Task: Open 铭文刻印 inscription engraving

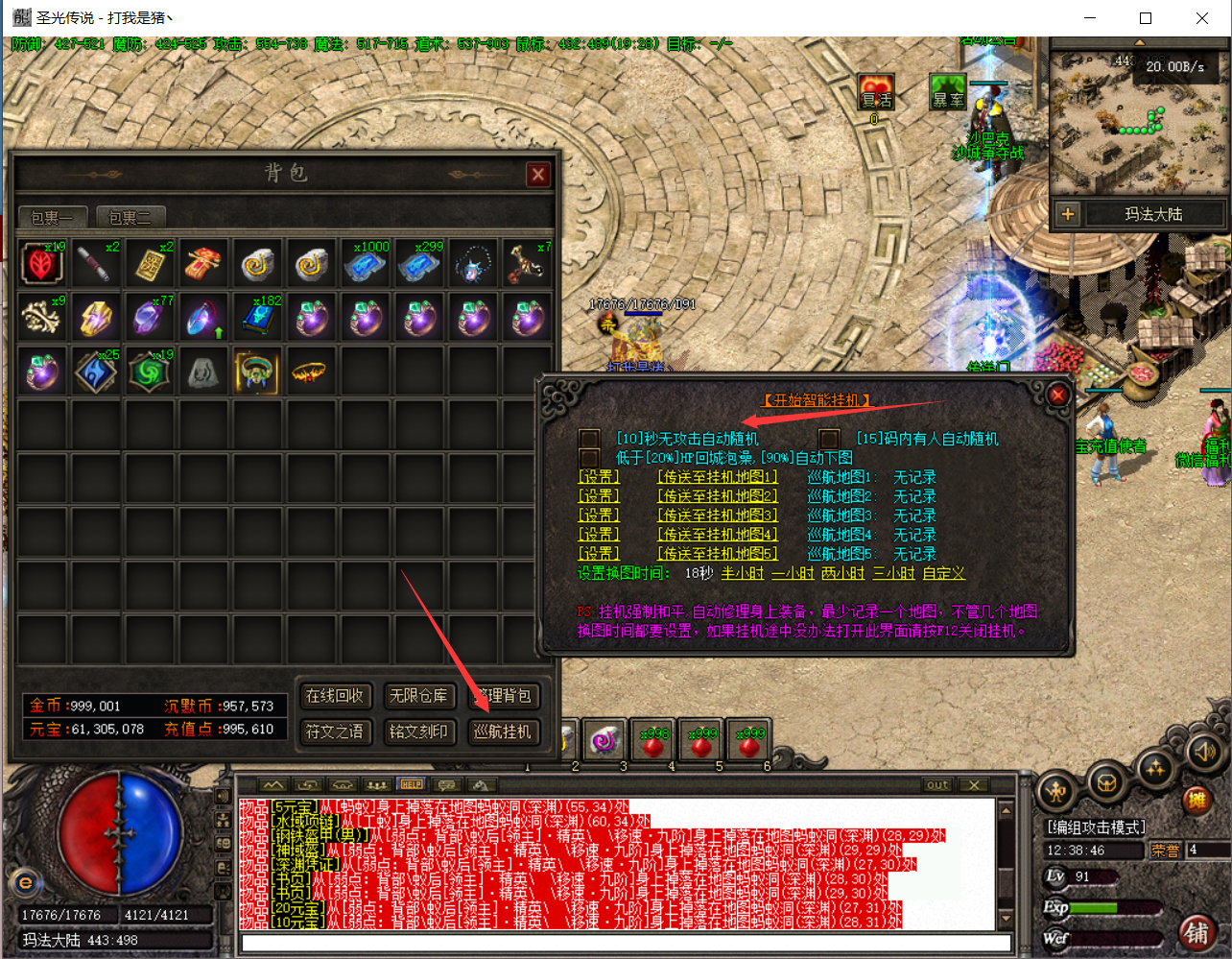Action: click(418, 731)
